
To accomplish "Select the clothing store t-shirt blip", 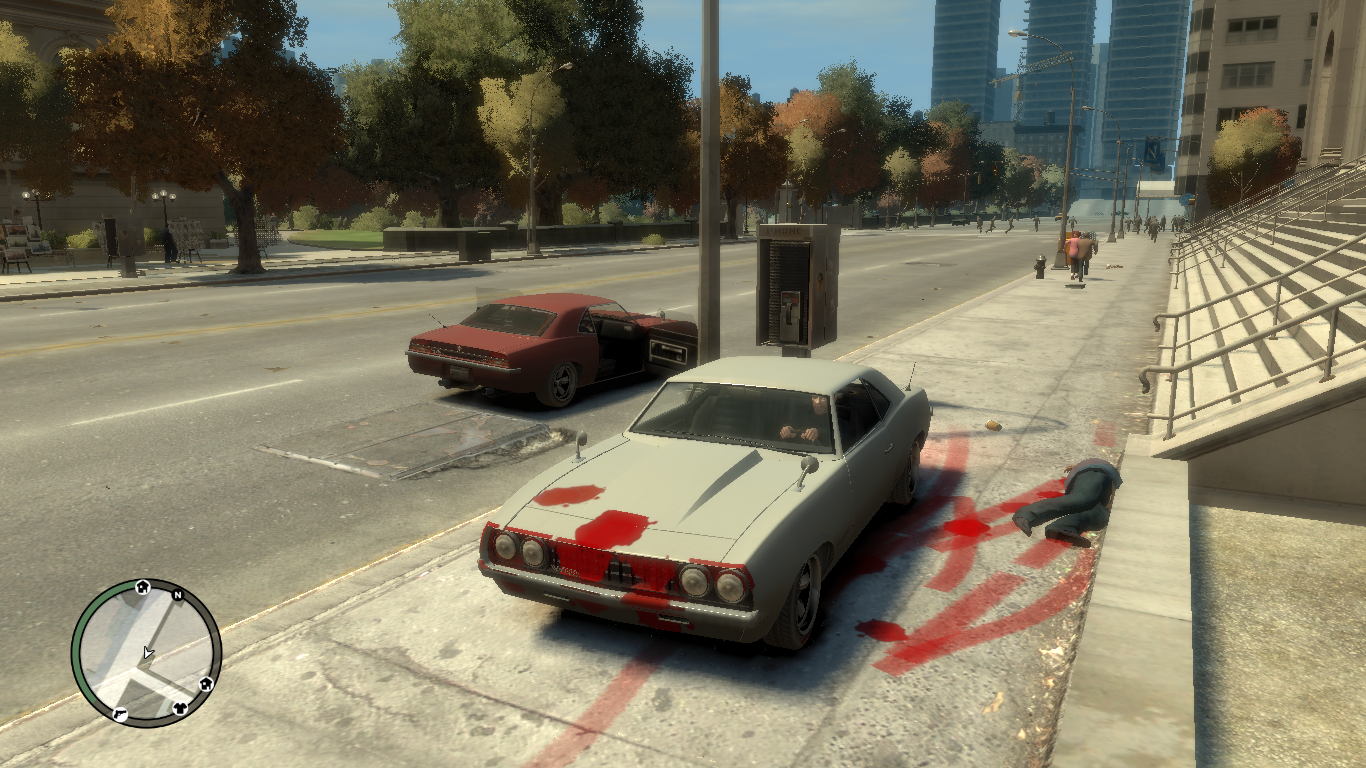I will 182,708.
